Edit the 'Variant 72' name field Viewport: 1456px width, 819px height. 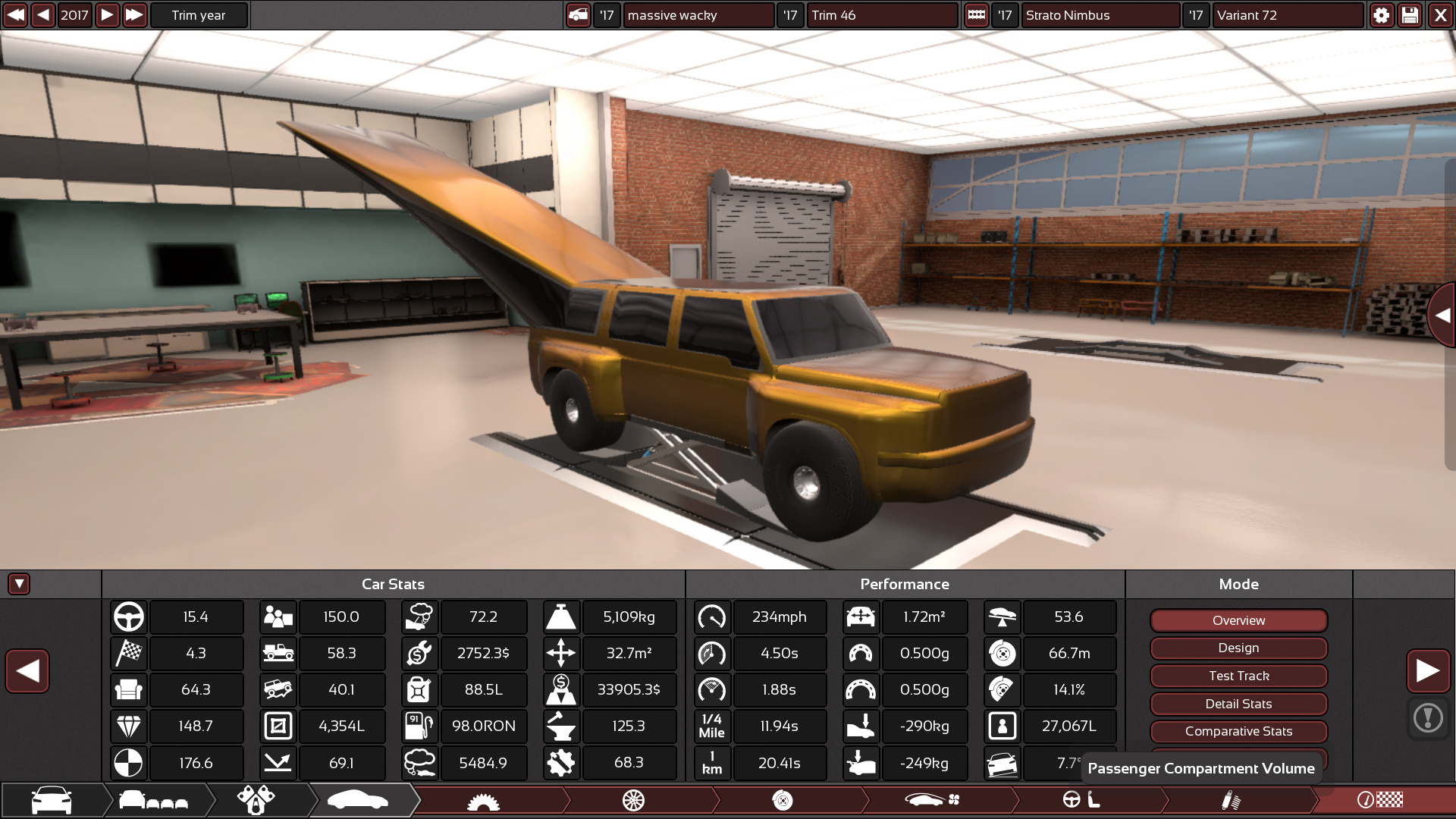1287,15
